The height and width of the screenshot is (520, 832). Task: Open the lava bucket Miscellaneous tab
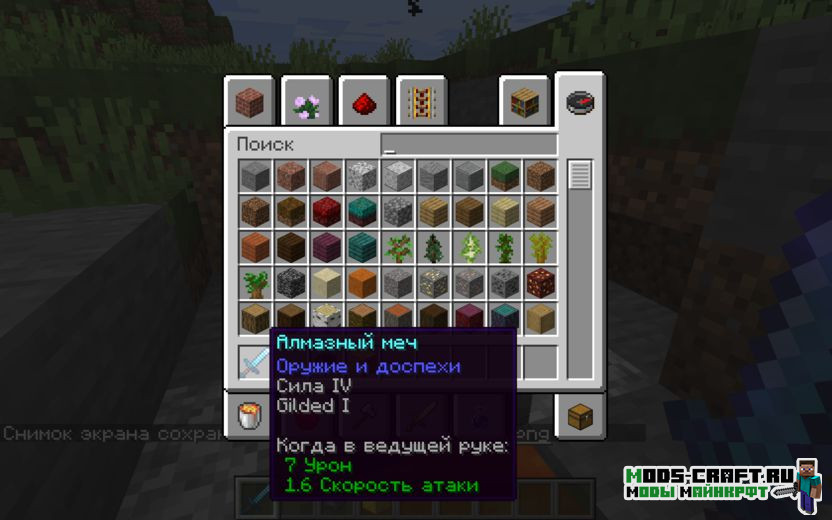[x=249, y=415]
